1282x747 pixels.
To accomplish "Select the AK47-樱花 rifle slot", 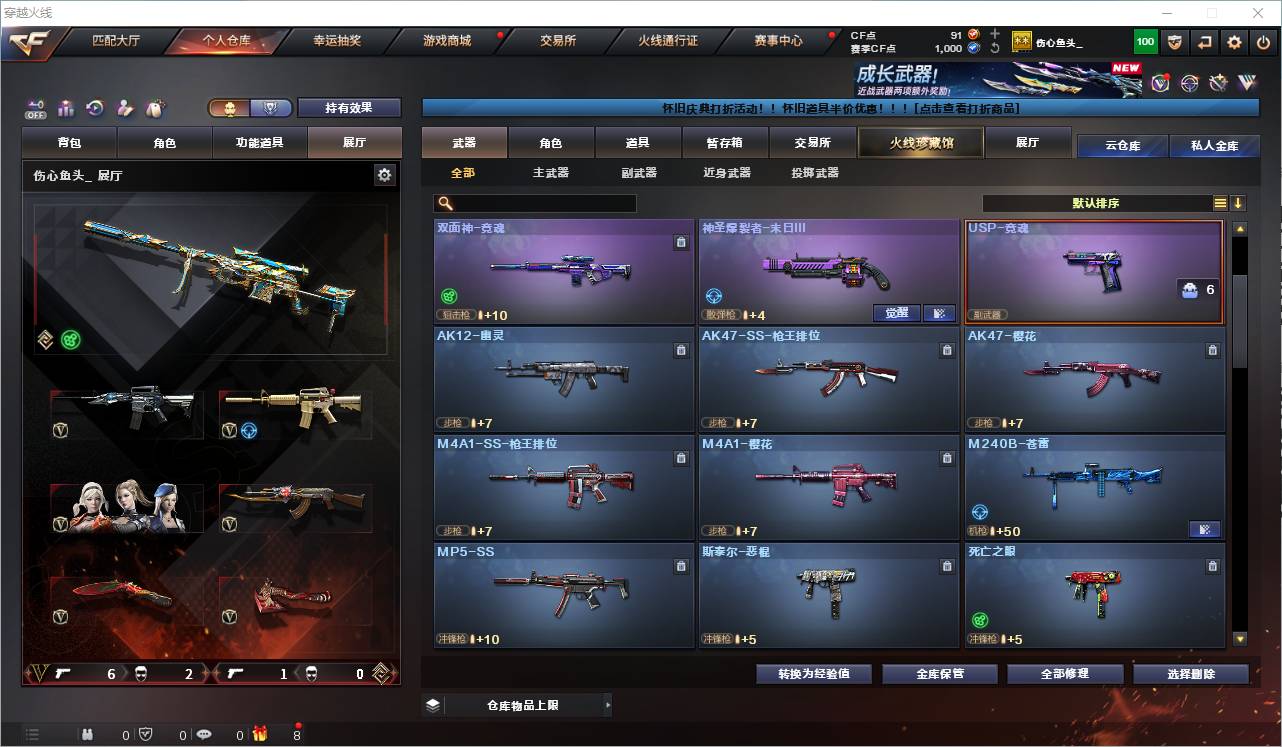I will (1094, 380).
